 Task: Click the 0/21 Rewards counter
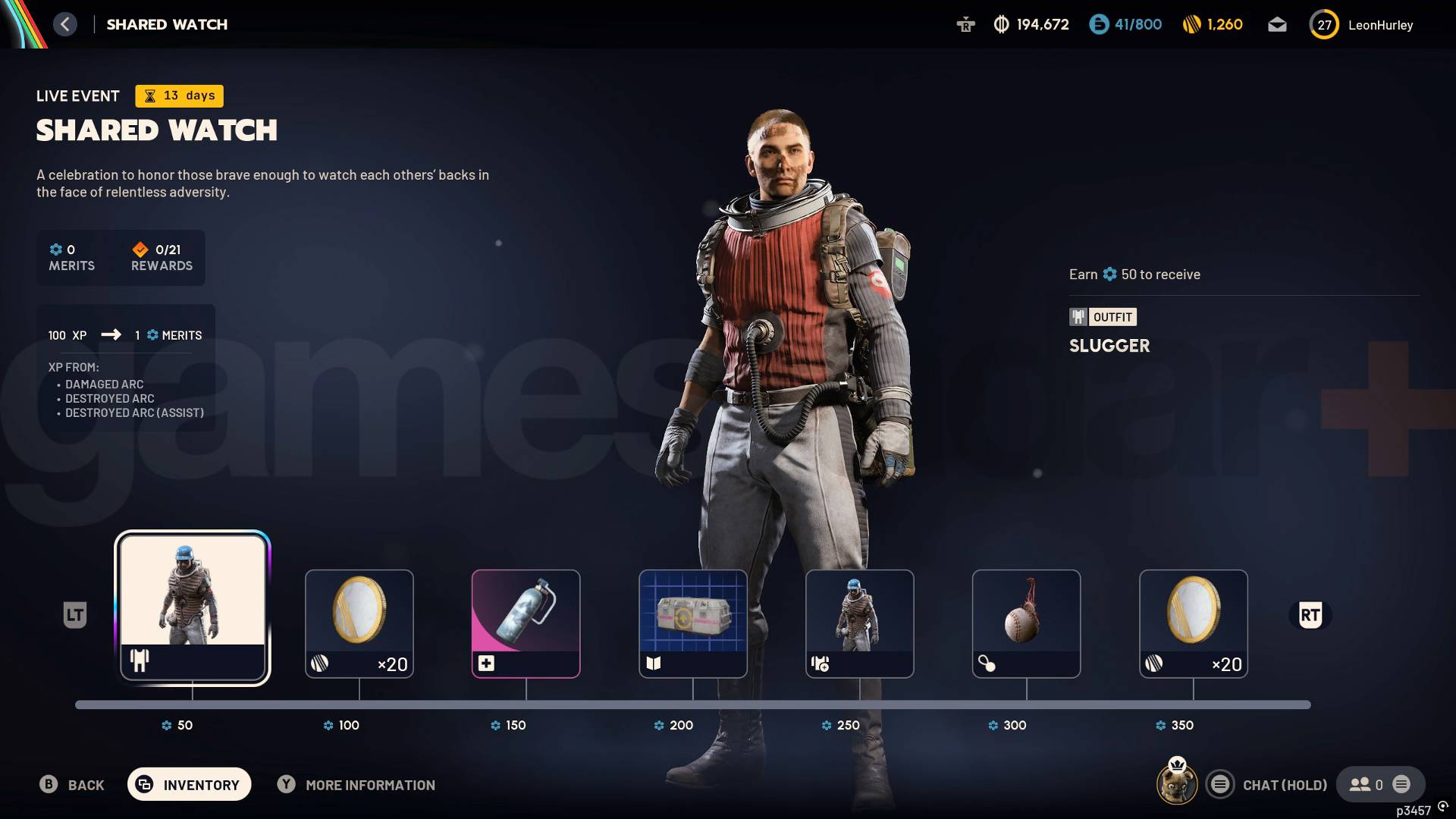pos(161,258)
